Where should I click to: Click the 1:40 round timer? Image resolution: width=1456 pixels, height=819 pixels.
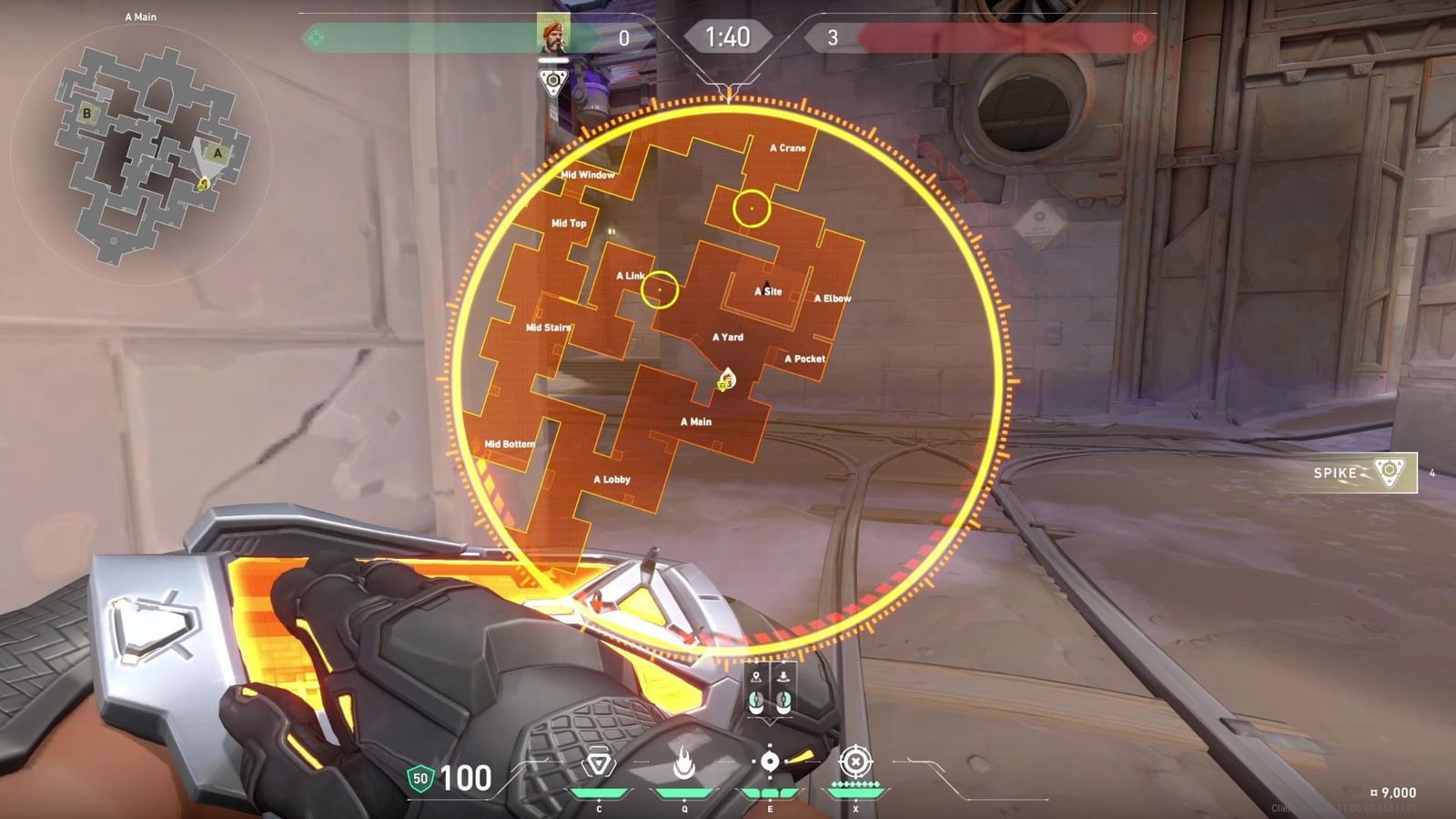[x=728, y=37]
